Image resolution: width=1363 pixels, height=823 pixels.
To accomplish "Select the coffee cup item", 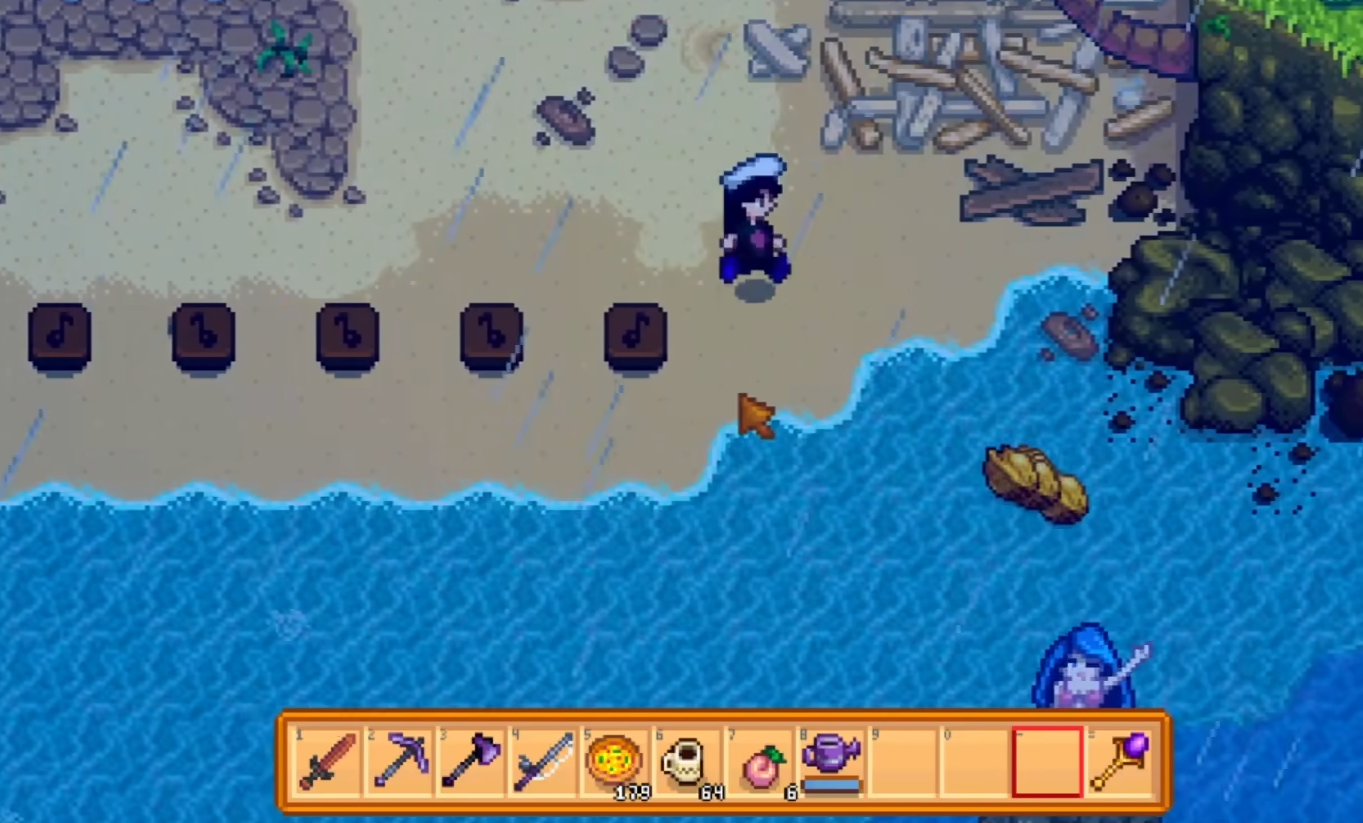I will (x=686, y=761).
